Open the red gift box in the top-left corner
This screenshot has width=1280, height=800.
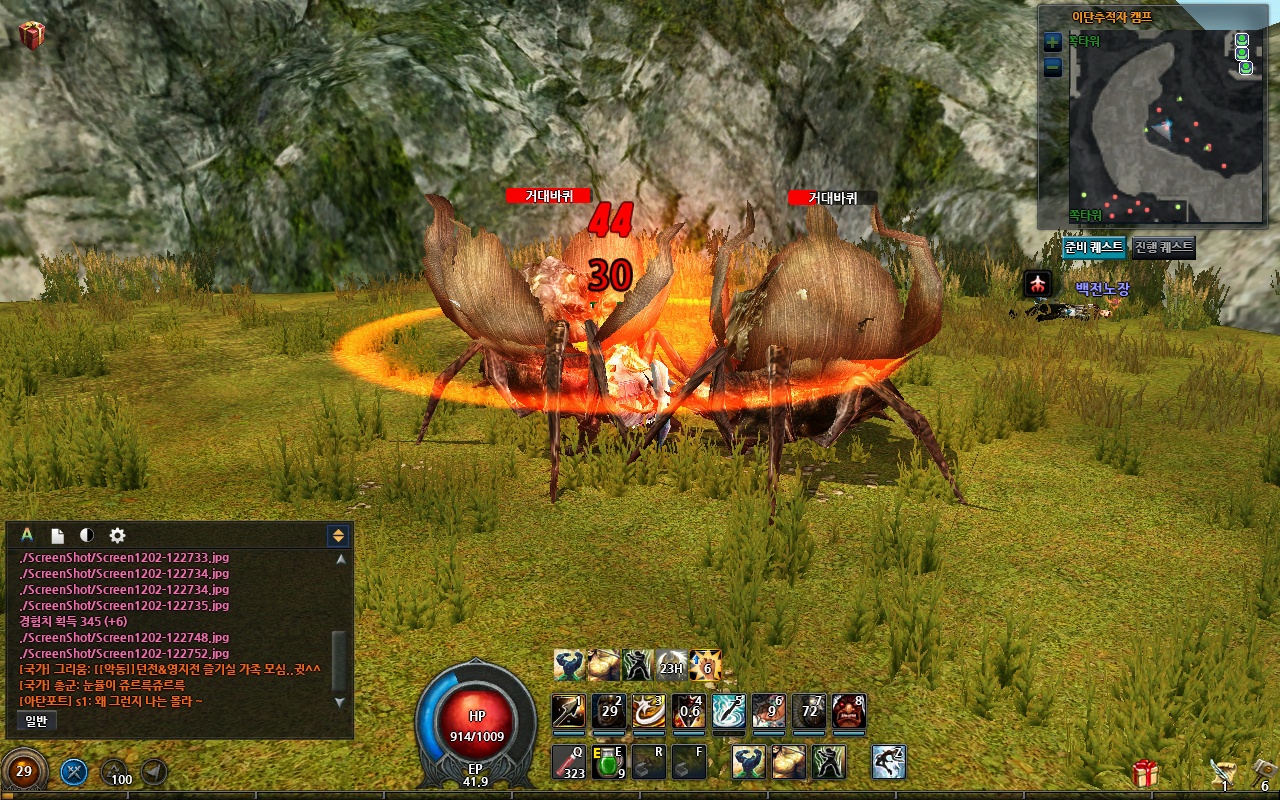[32, 36]
